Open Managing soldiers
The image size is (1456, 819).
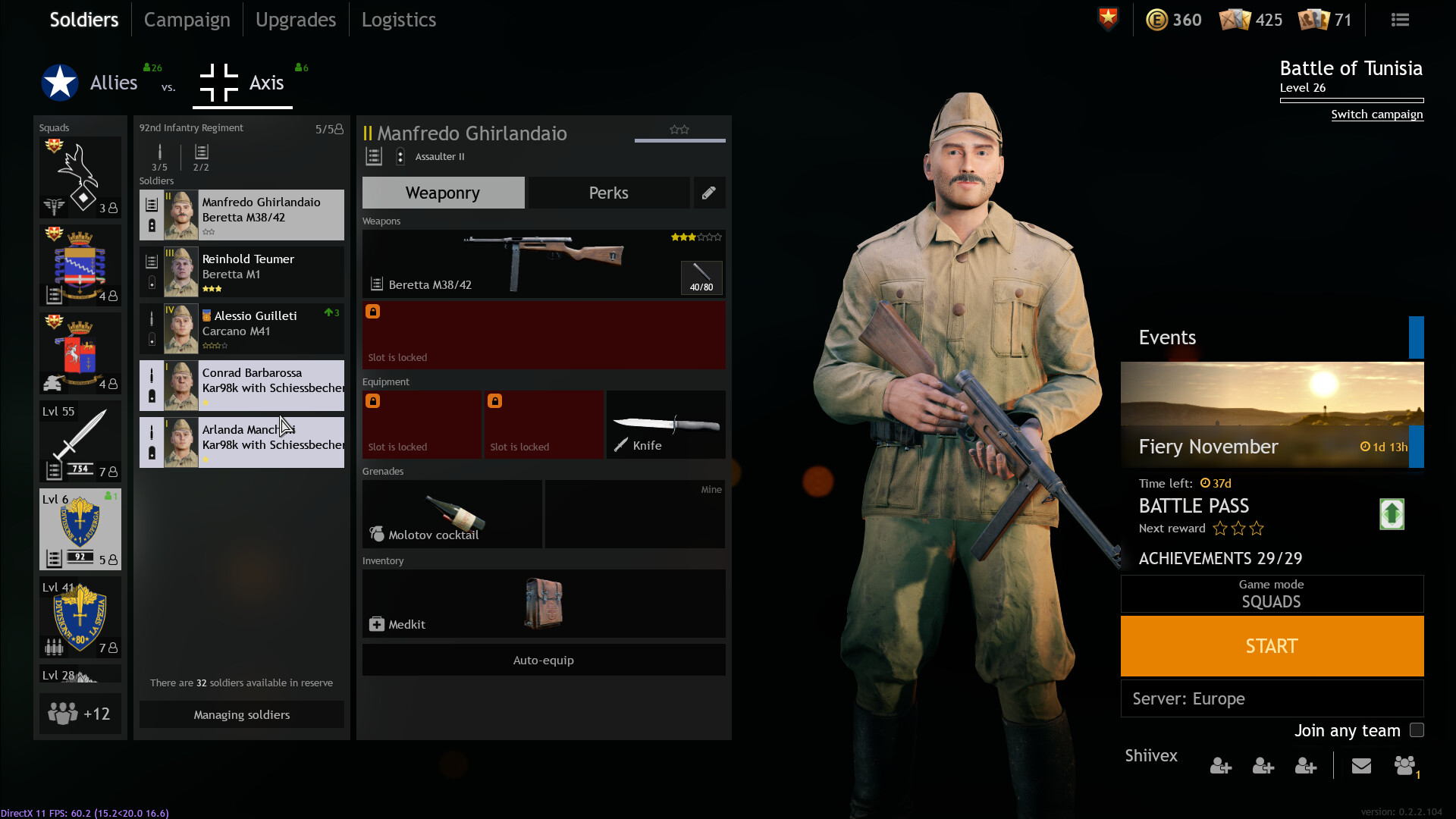[241, 714]
